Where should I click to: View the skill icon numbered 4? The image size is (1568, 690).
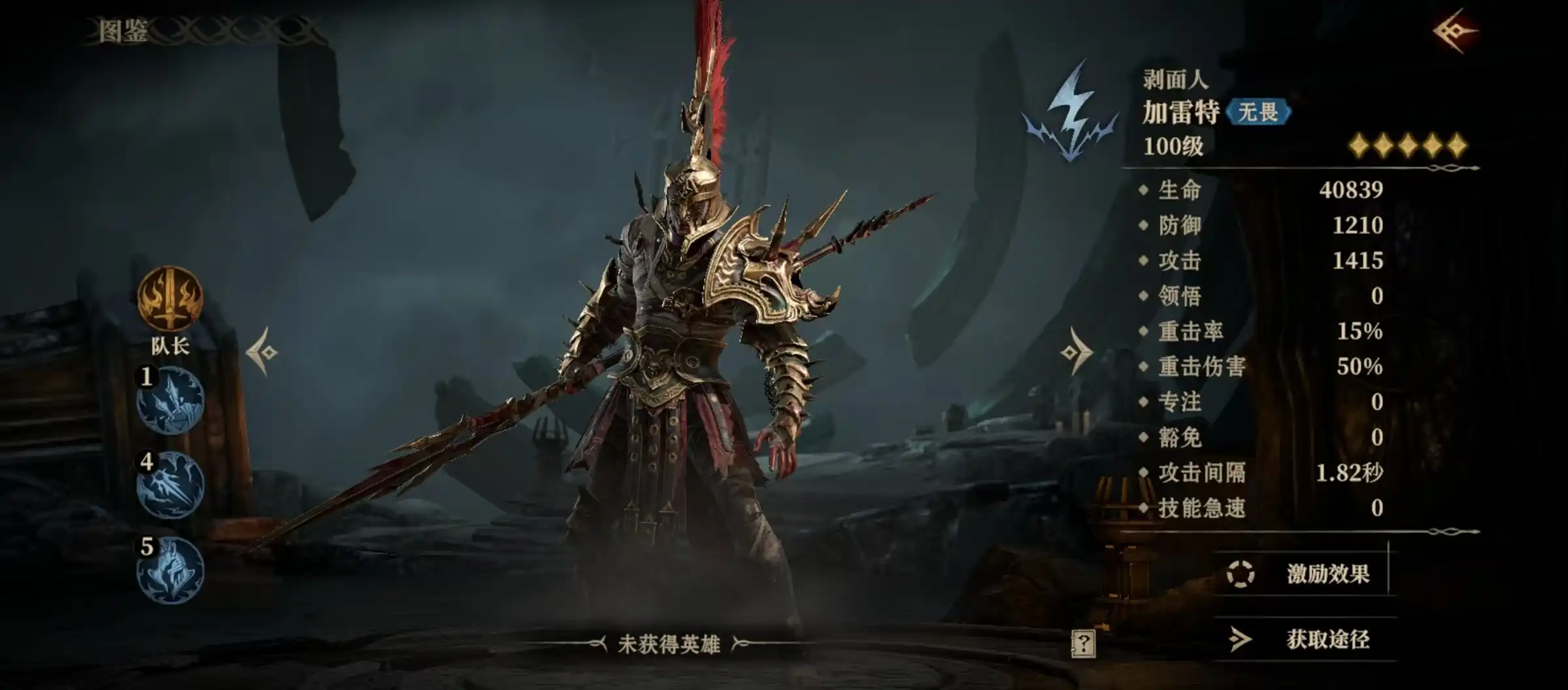pyautogui.click(x=170, y=485)
